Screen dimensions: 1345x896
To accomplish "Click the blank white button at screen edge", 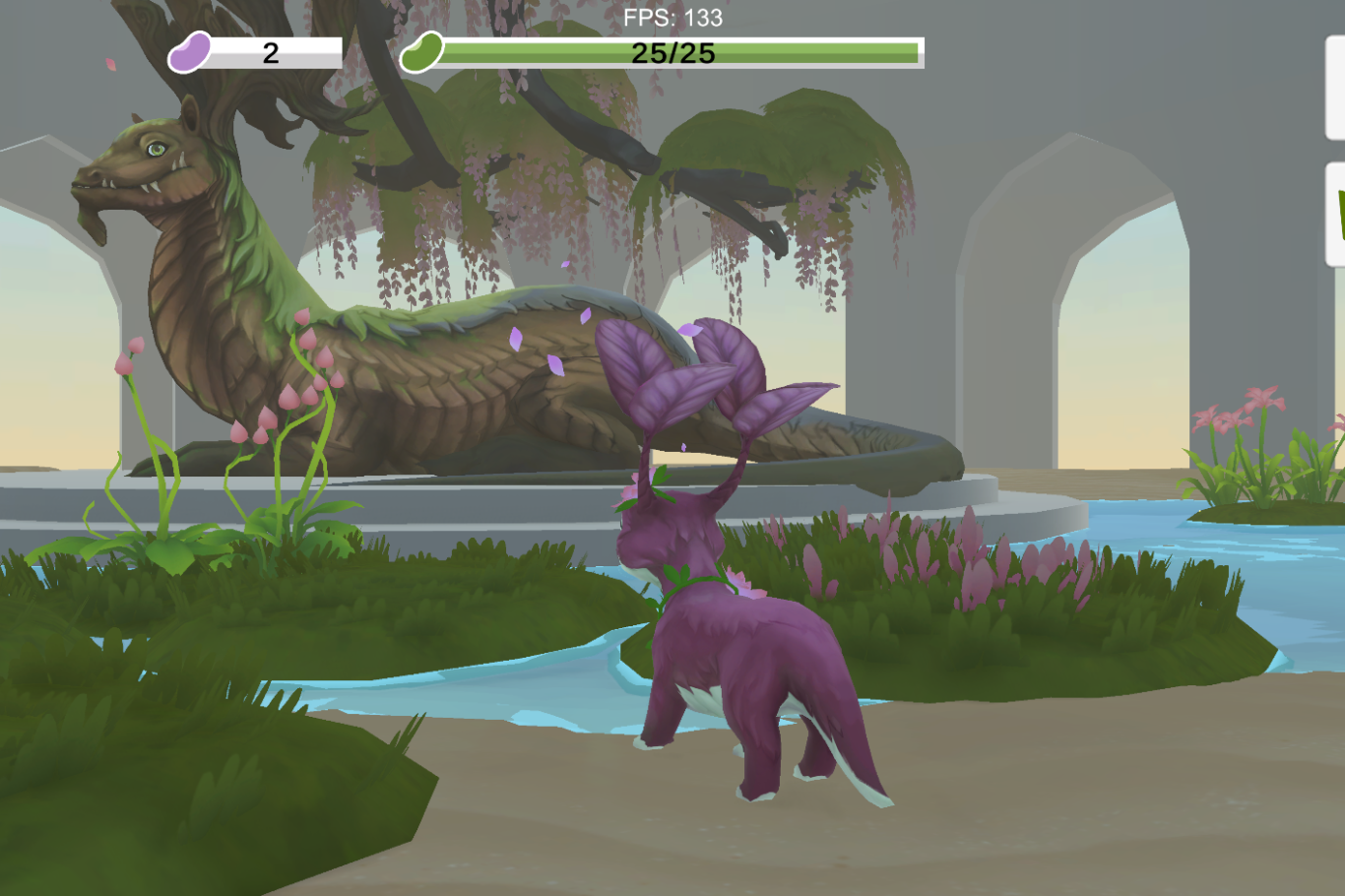I will click(x=1335, y=89).
